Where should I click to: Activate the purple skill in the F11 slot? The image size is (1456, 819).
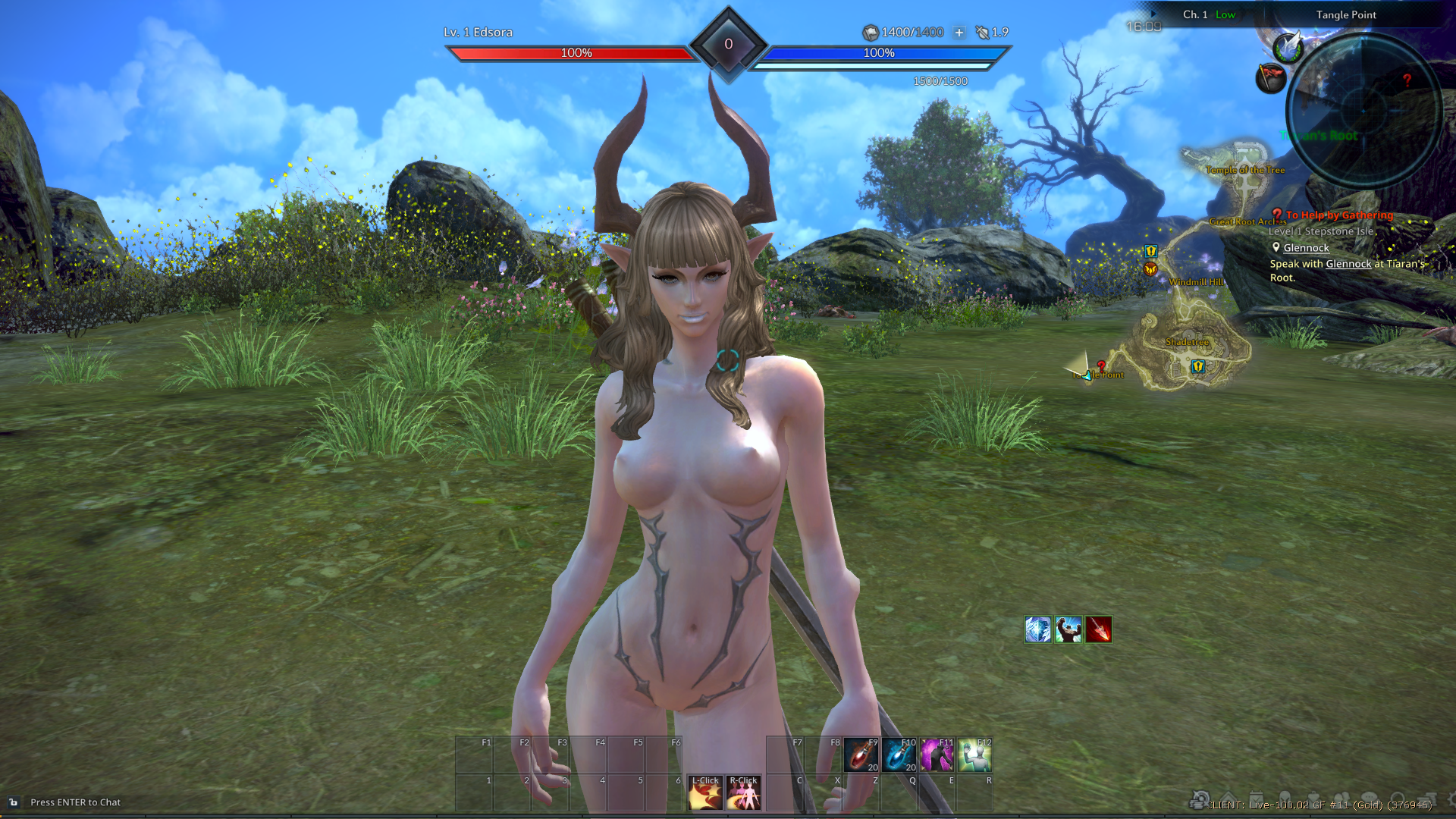click(937, 755)
